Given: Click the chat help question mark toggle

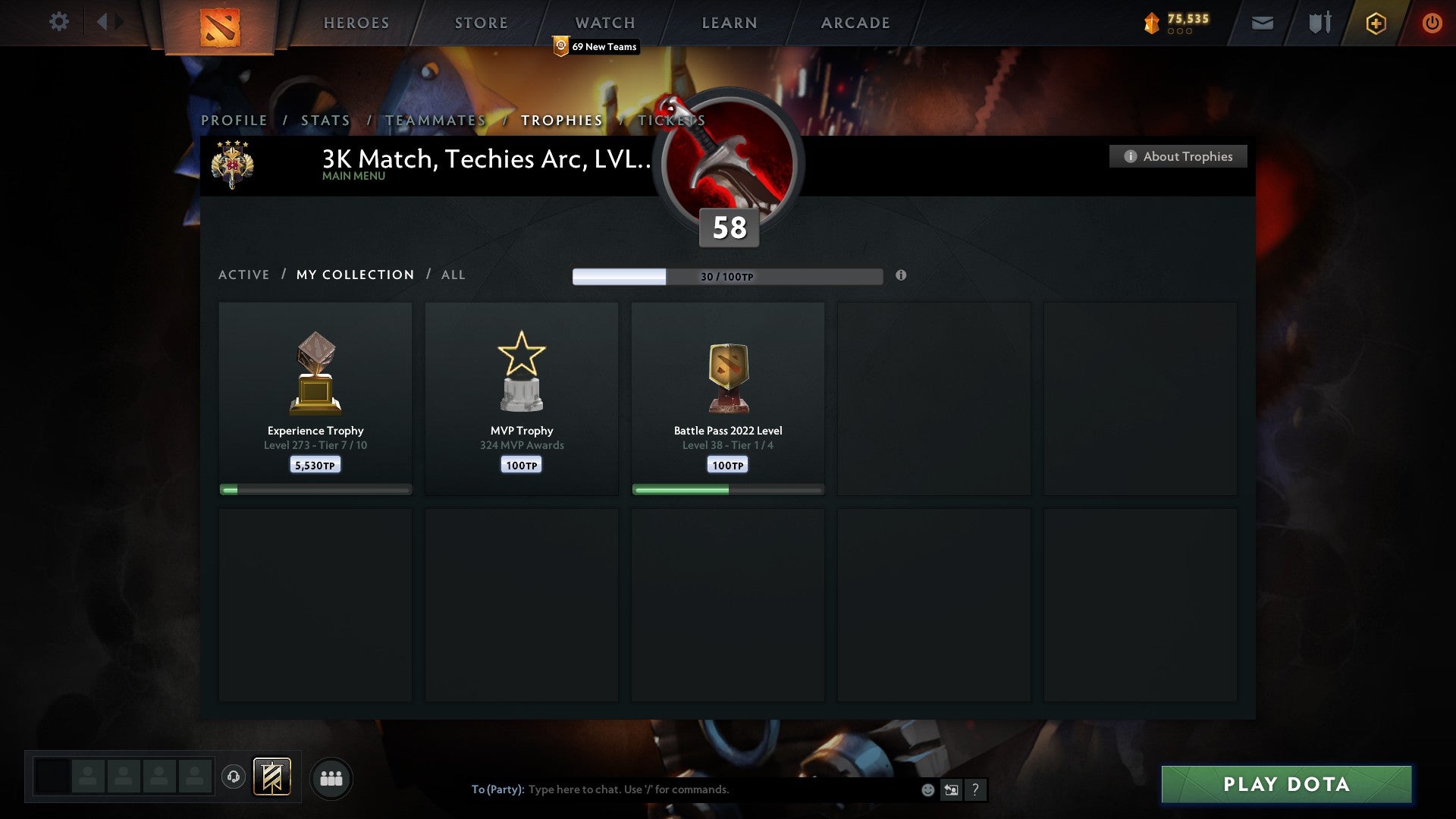Looking at the screenshot, I should pyautogui.click(x=974, y=789).
